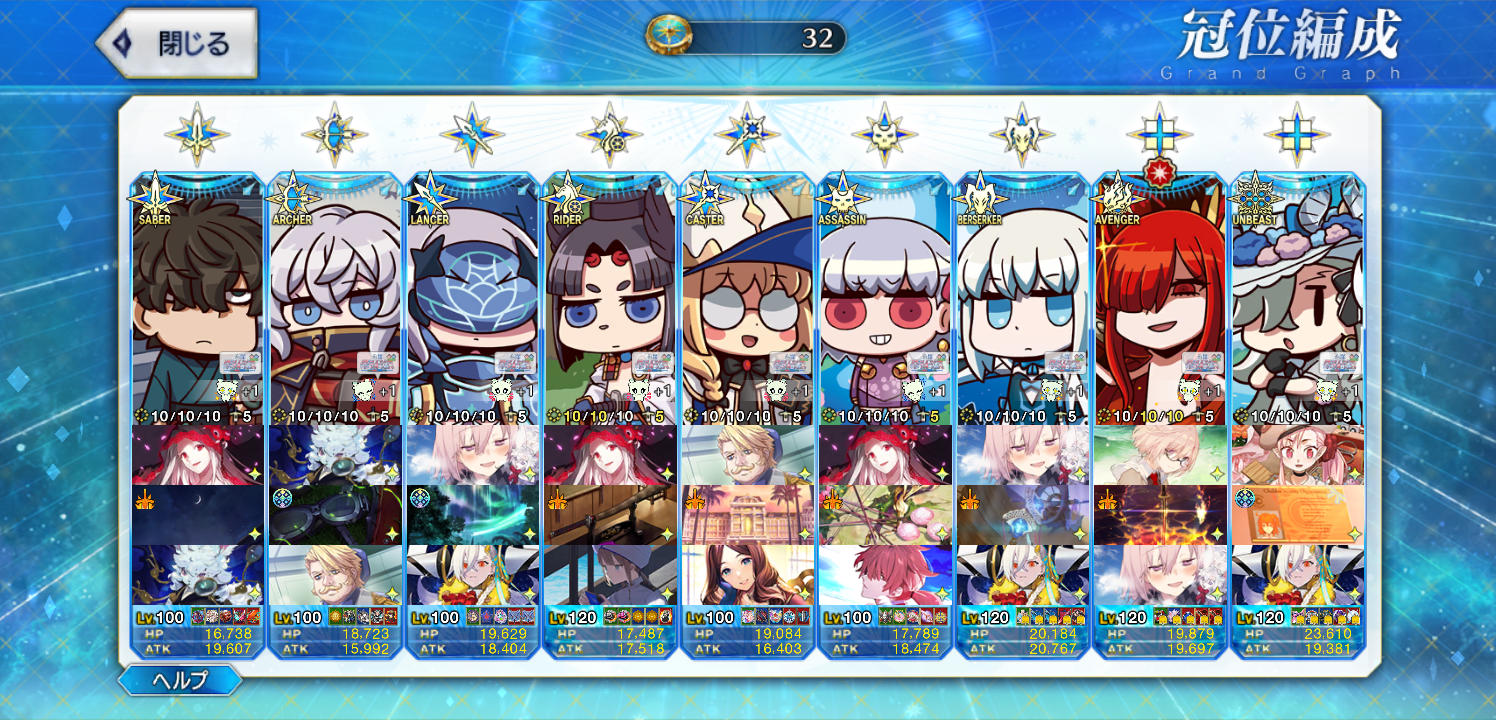
Task: Open the Avenger's flaming cross craft essence
Action: tap(1160, 515)
